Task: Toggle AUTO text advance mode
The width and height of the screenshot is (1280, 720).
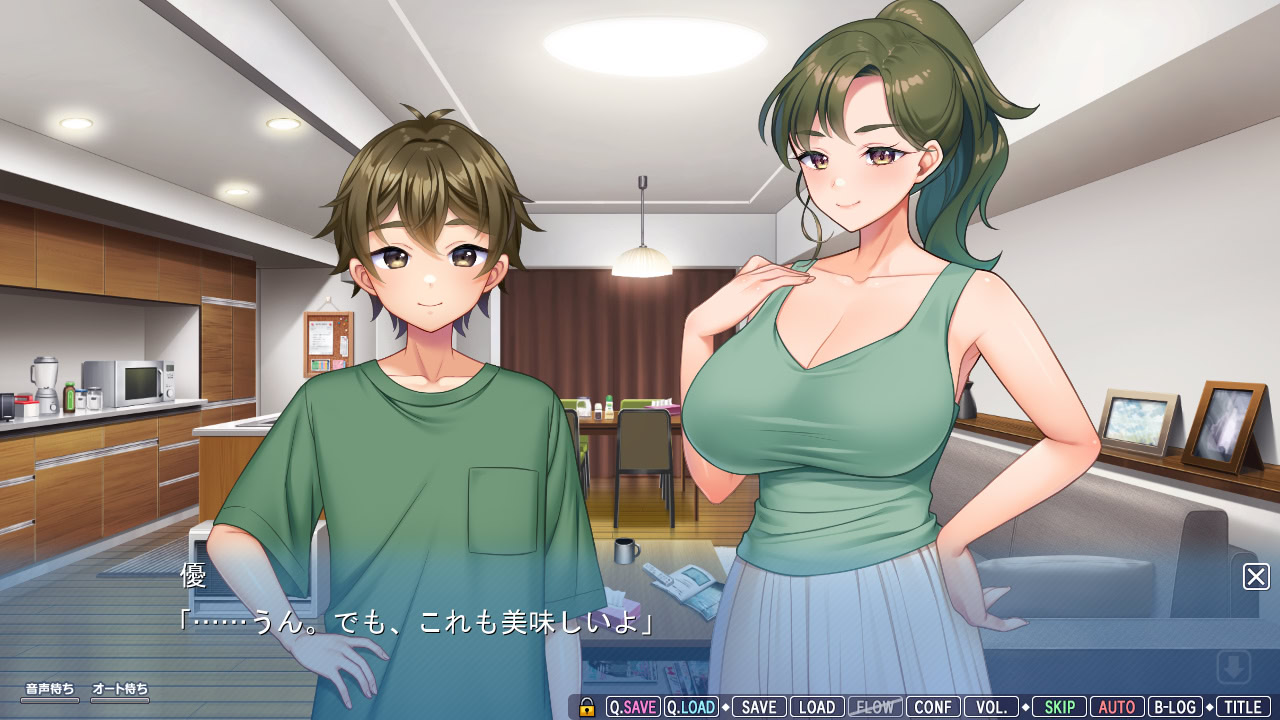Action: point(1117,707)
